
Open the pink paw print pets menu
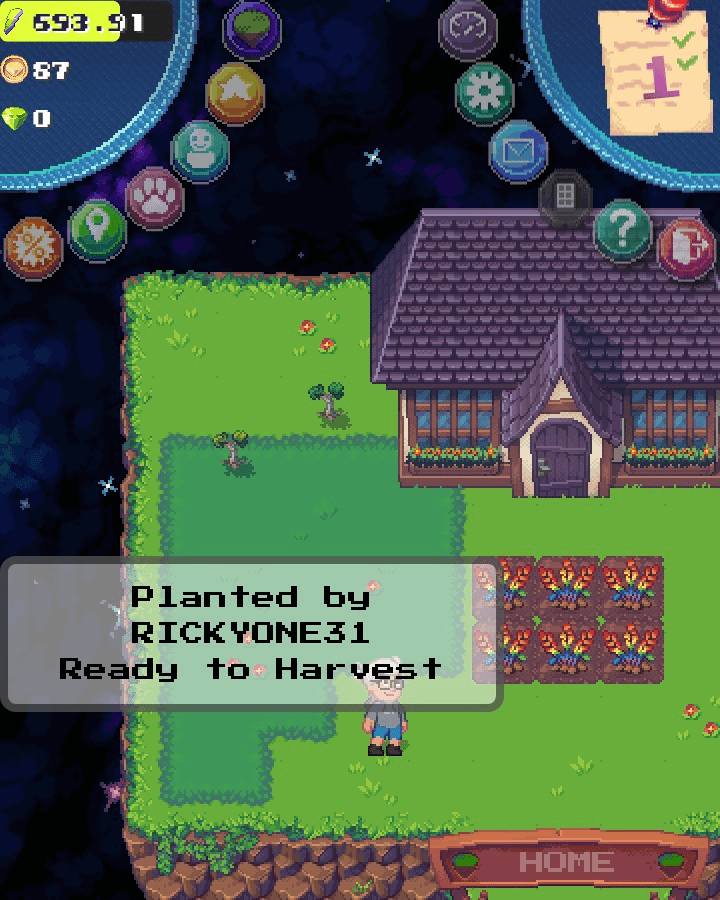tap(154, 196)
